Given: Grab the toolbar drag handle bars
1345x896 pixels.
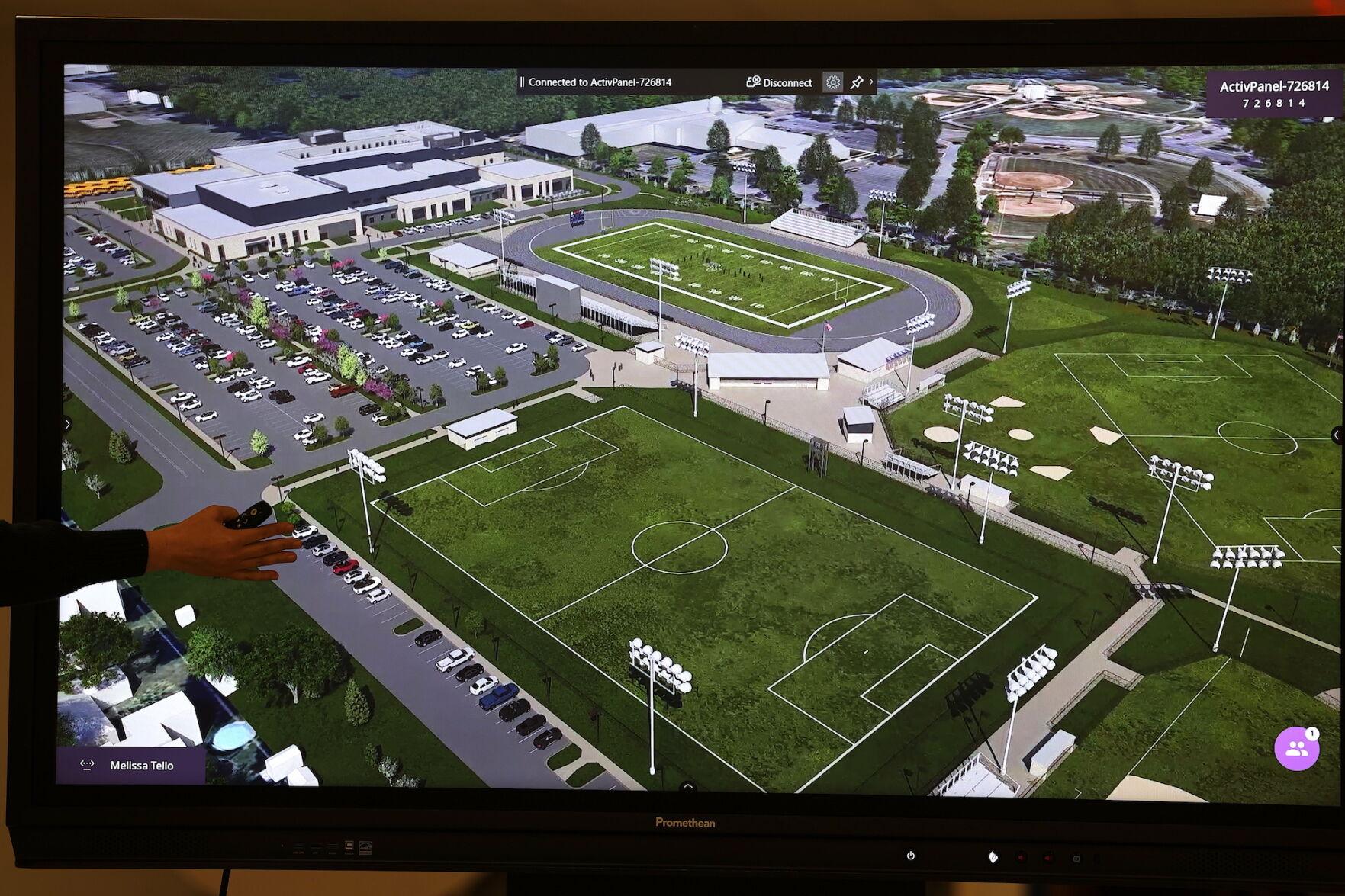Looking at the screenshot, I should [x=523, y=82].
